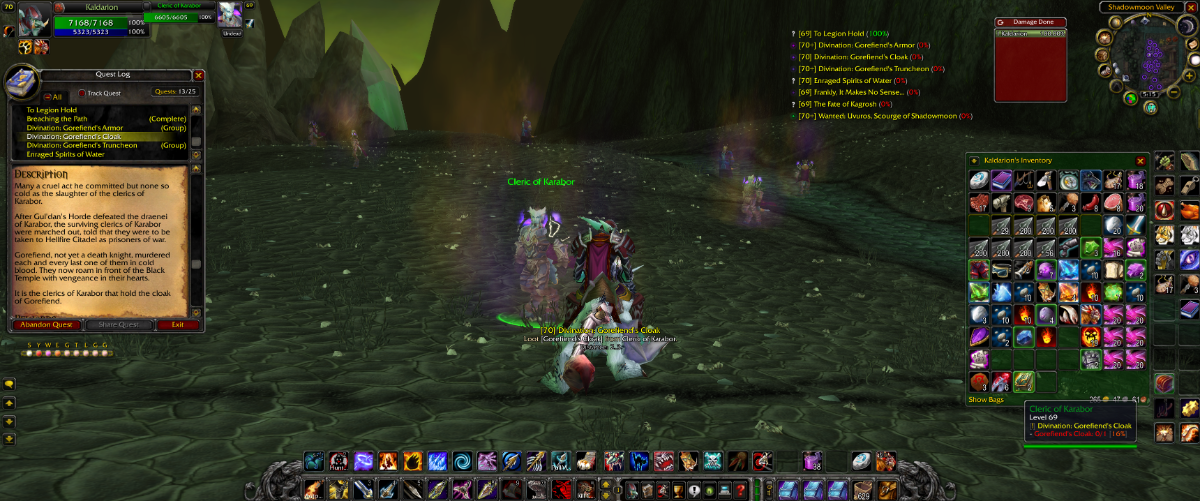
Task: Open the Shadowmoon Valley minimap
Action: tap(1149, 55)
